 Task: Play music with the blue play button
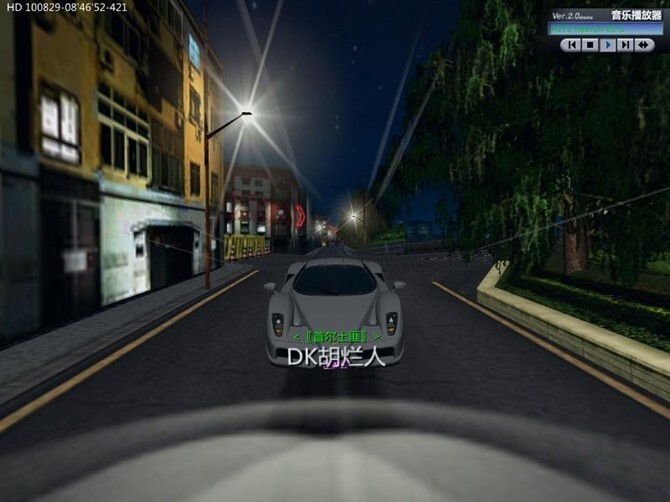[x=607, y=45]
